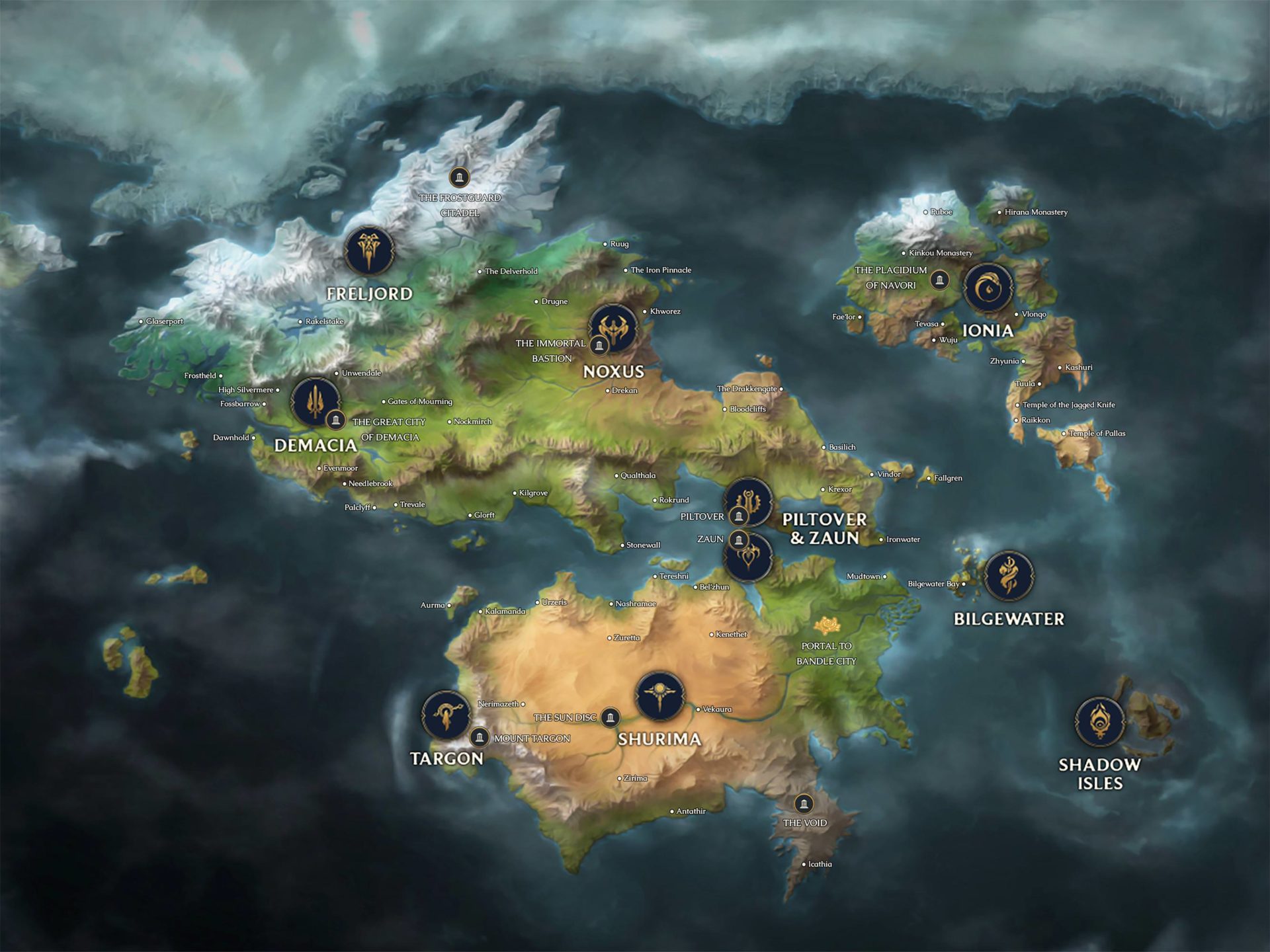The image size is (1270, 952).
Task: Select the Mount Targon landmark marker
Action: point(480,736)
